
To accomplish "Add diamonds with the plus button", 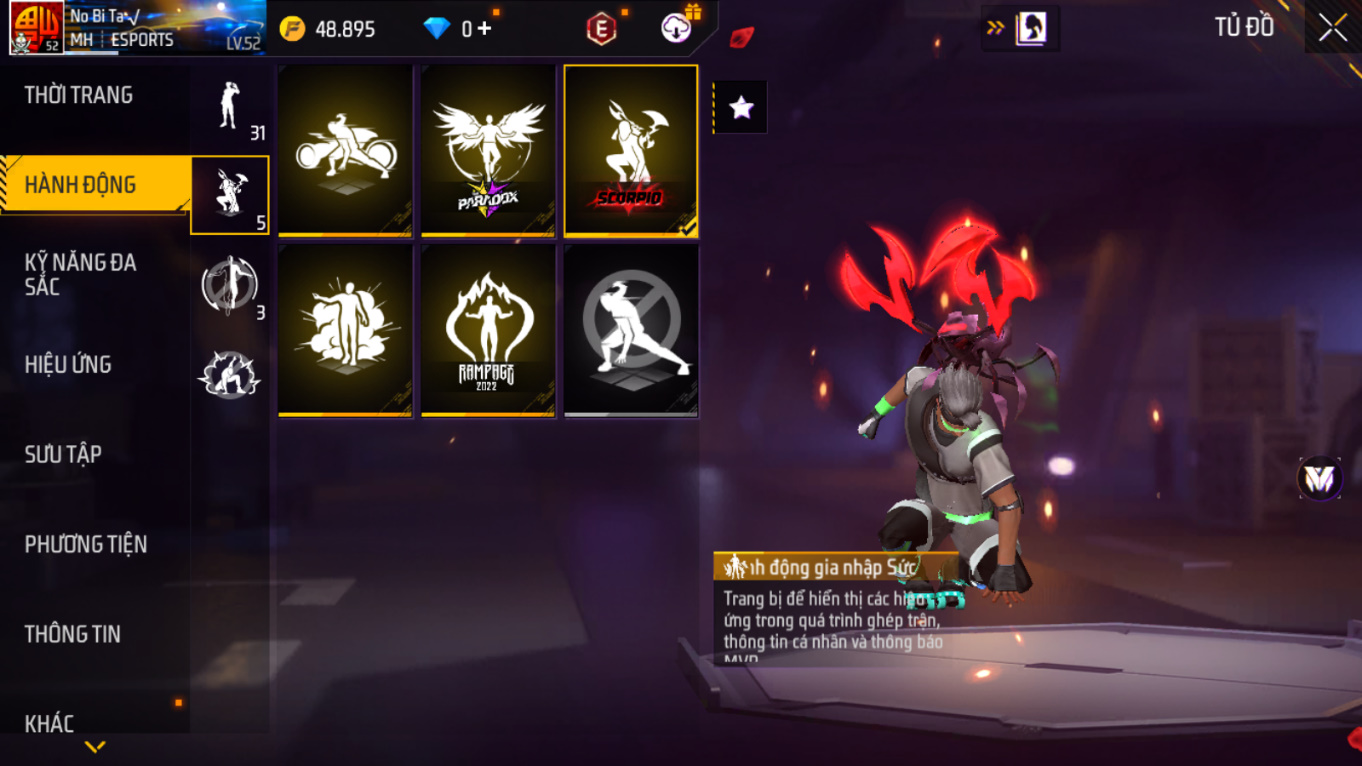I will click(485, 28).
